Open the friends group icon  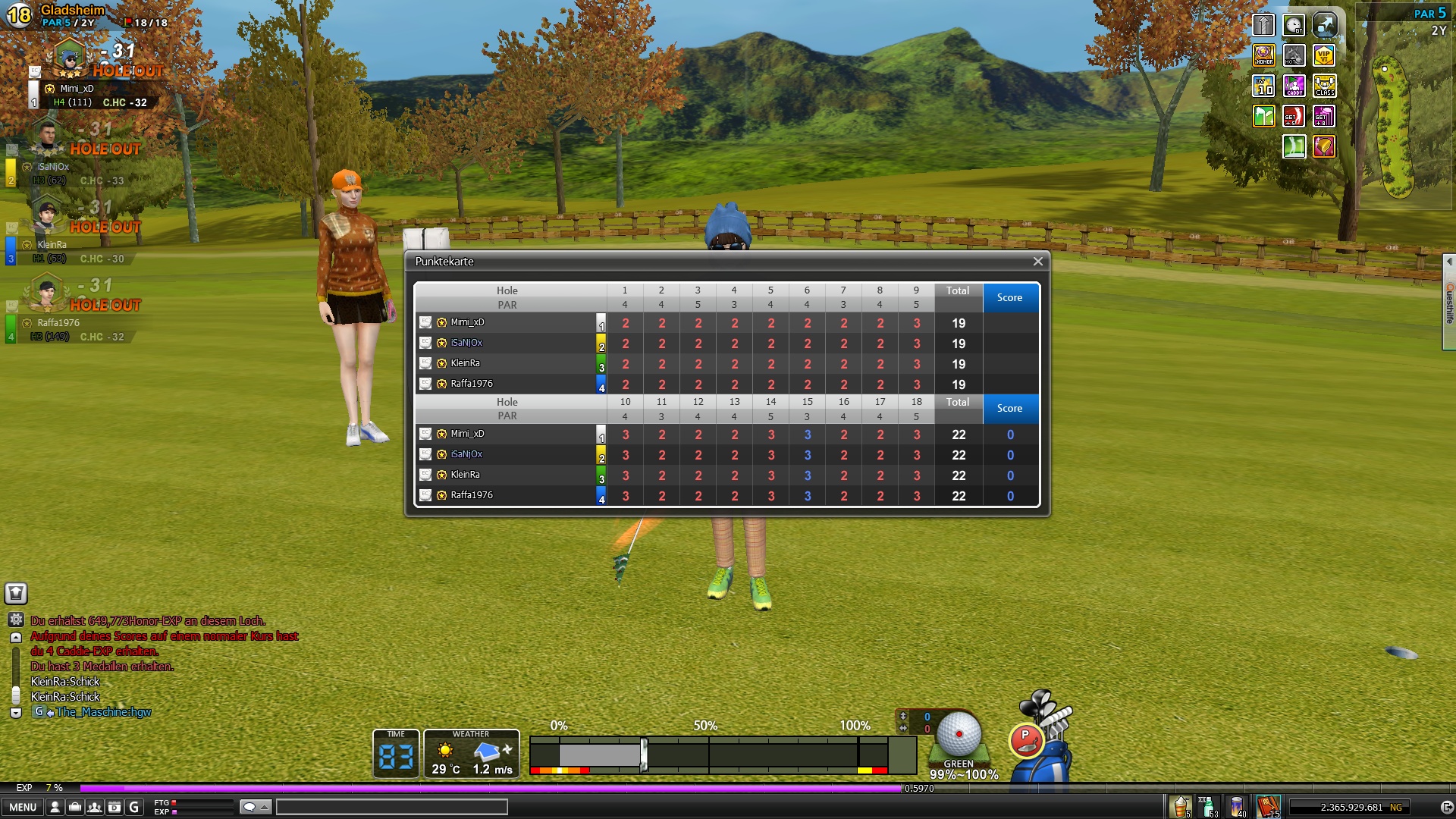pyautogui.click(x=95, y=807)
